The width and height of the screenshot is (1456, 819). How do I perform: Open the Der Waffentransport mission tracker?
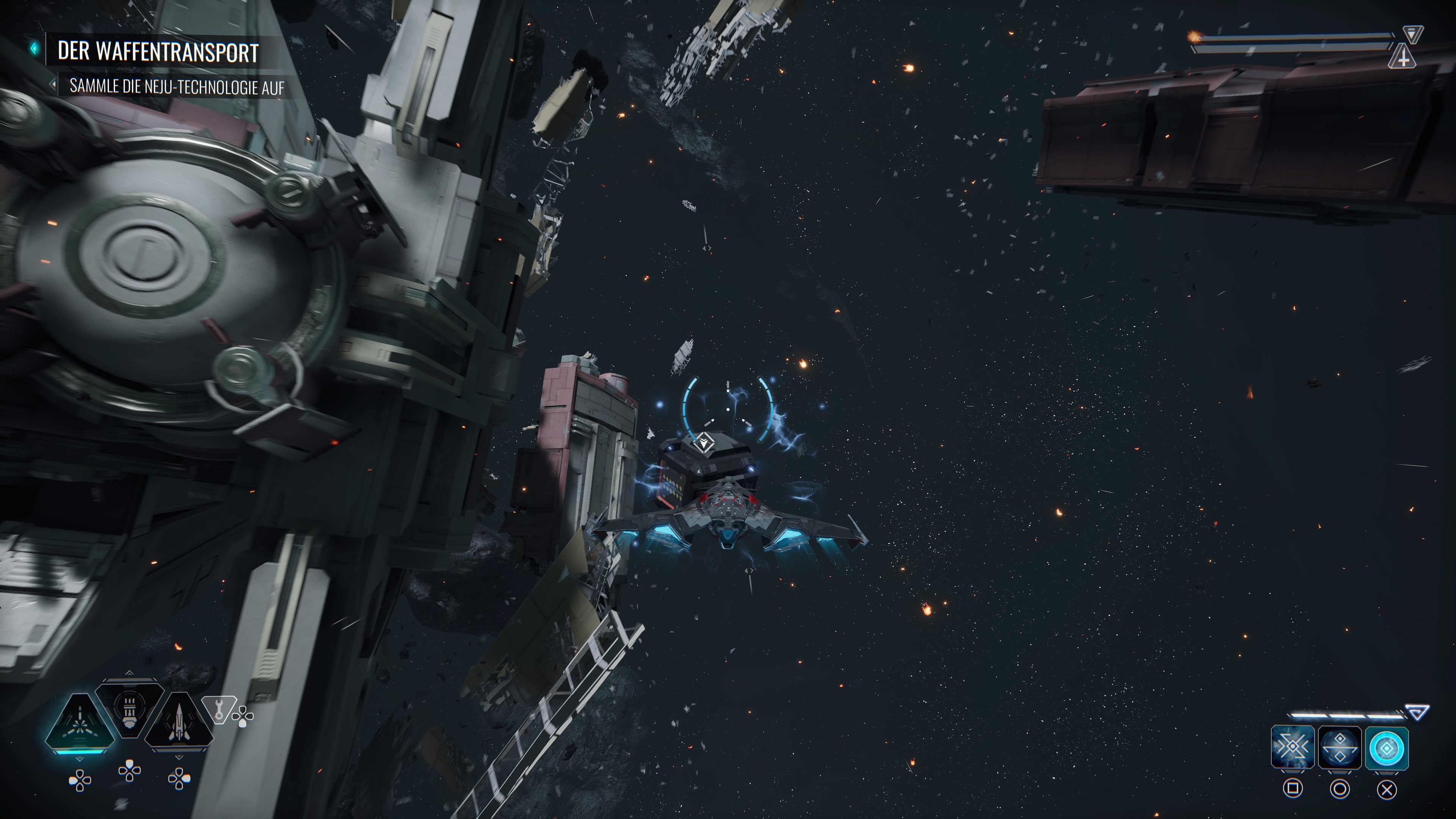pos(158,52)
